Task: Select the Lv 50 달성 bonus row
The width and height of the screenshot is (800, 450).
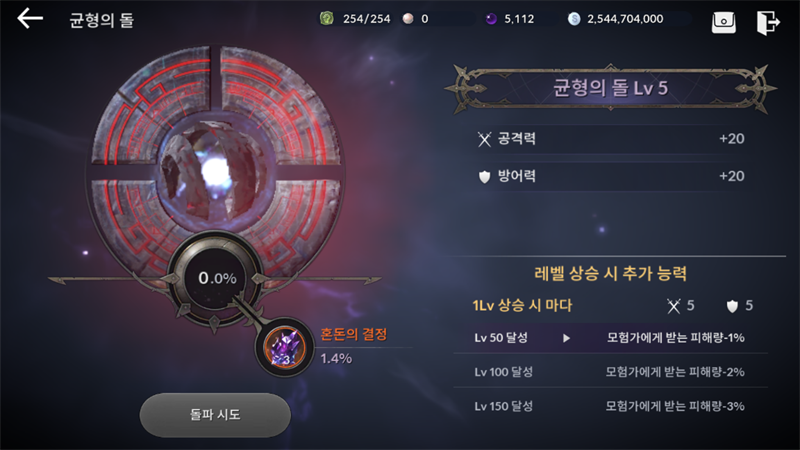Action: (610, 338)
